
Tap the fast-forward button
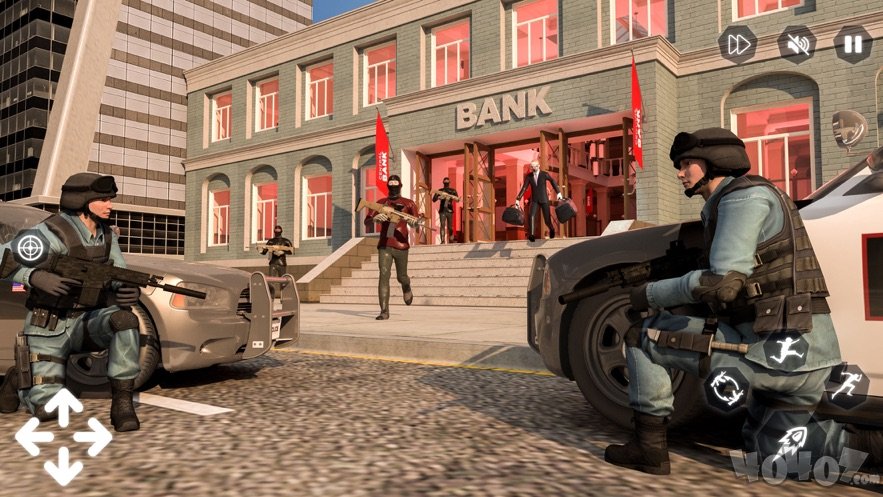coord(738,44)
